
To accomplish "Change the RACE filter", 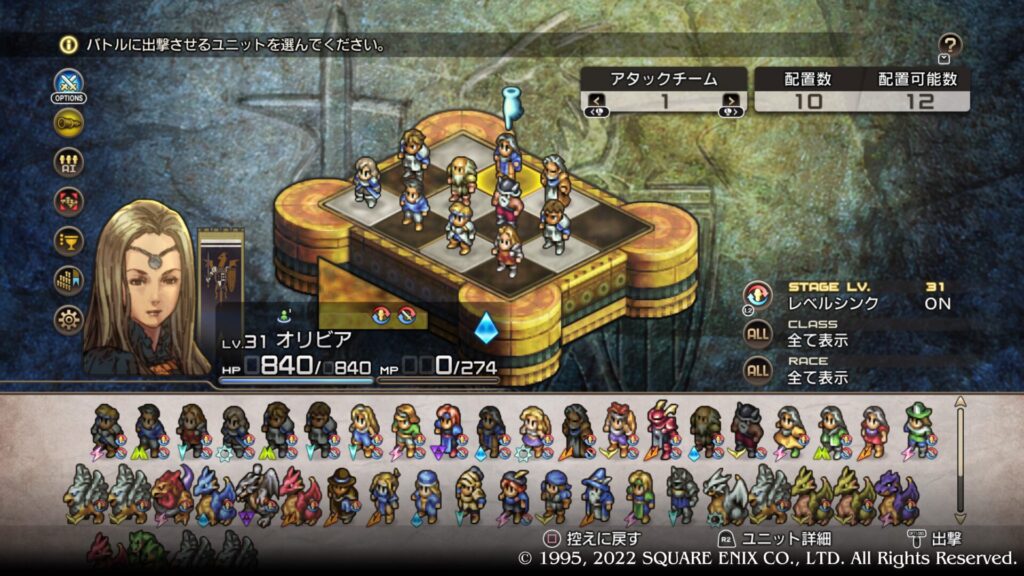I will tap(759, 371).
